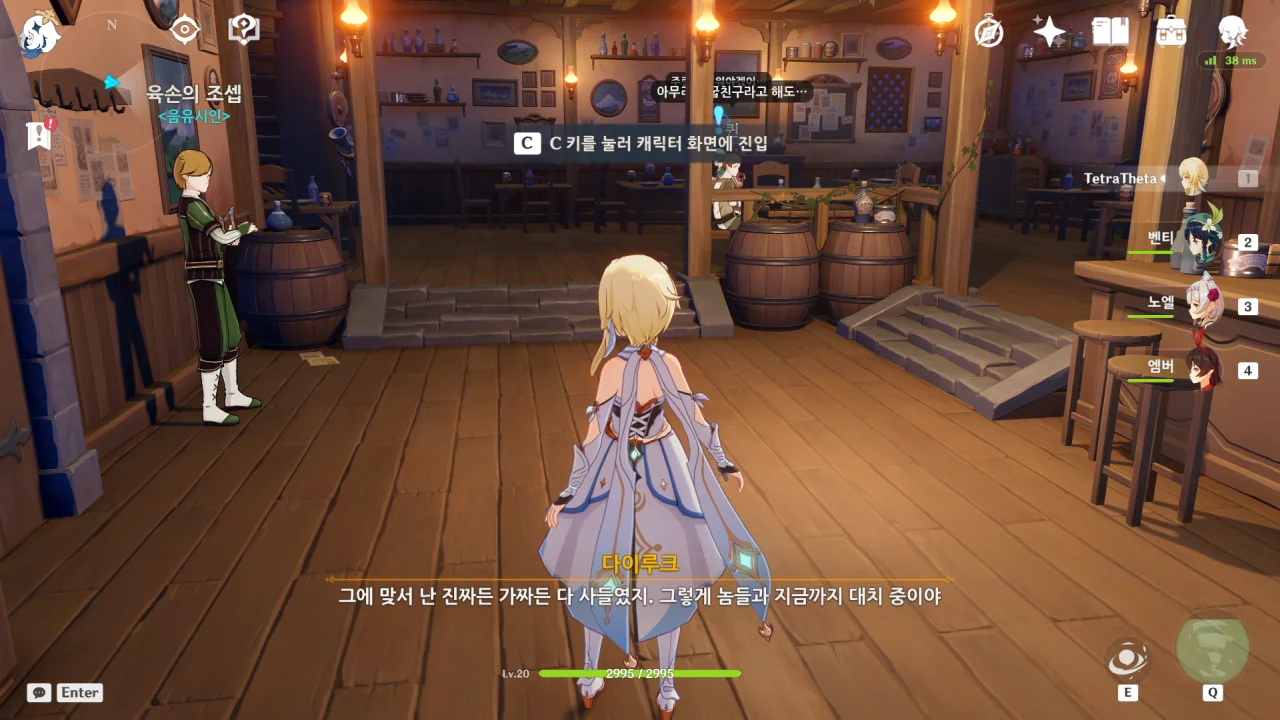
Task: Open the compass events icon
Action: coord(989,32)
